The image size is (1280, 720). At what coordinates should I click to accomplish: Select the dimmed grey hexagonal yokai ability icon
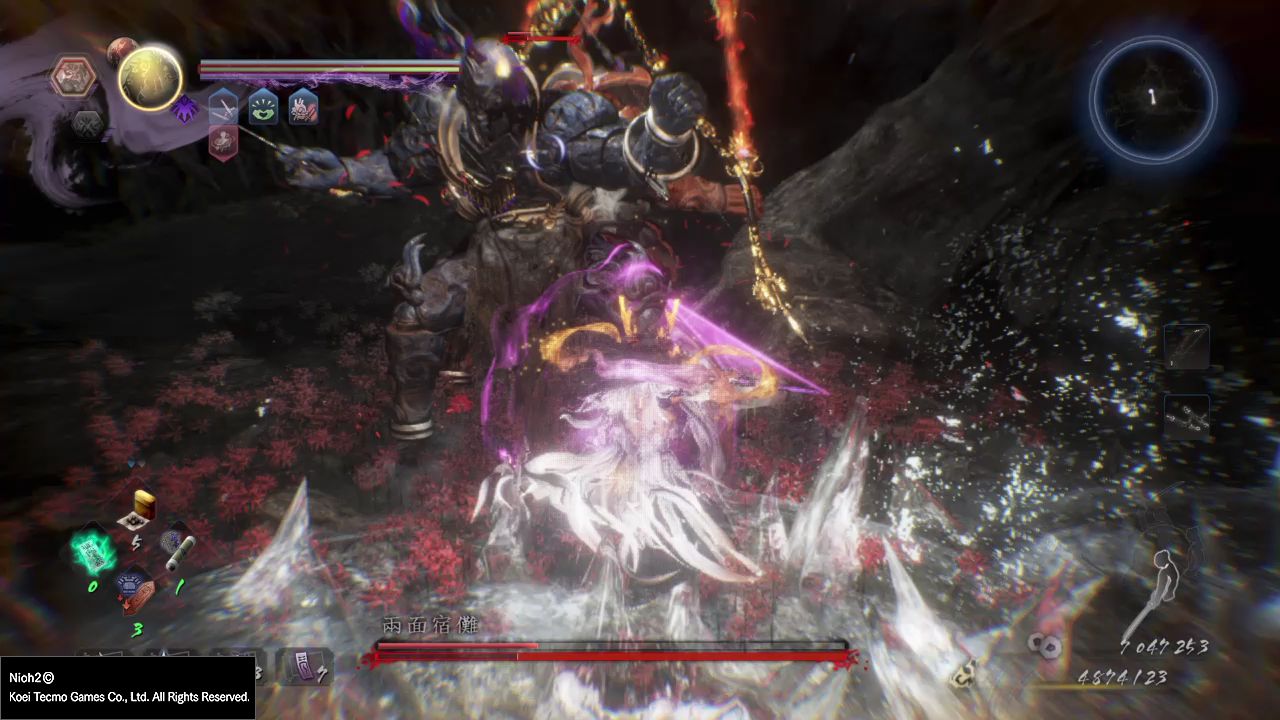pyautogui.click(x=86, y=124)
